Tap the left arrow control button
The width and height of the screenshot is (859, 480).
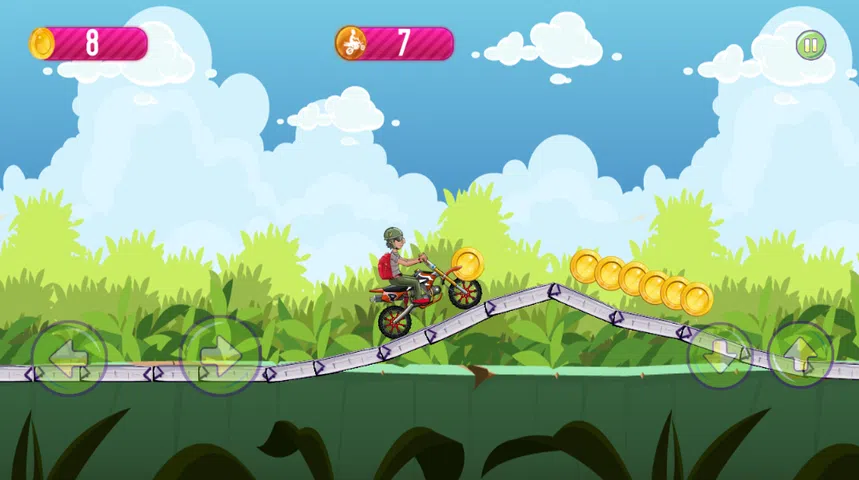69,357
